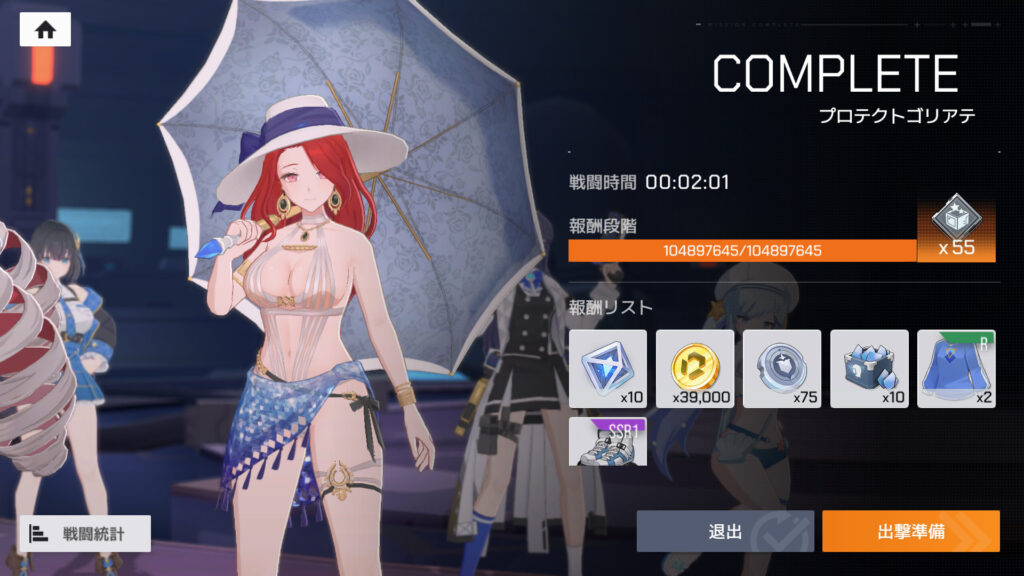Inspect the blue crystal x10 reward

point(608,368)
